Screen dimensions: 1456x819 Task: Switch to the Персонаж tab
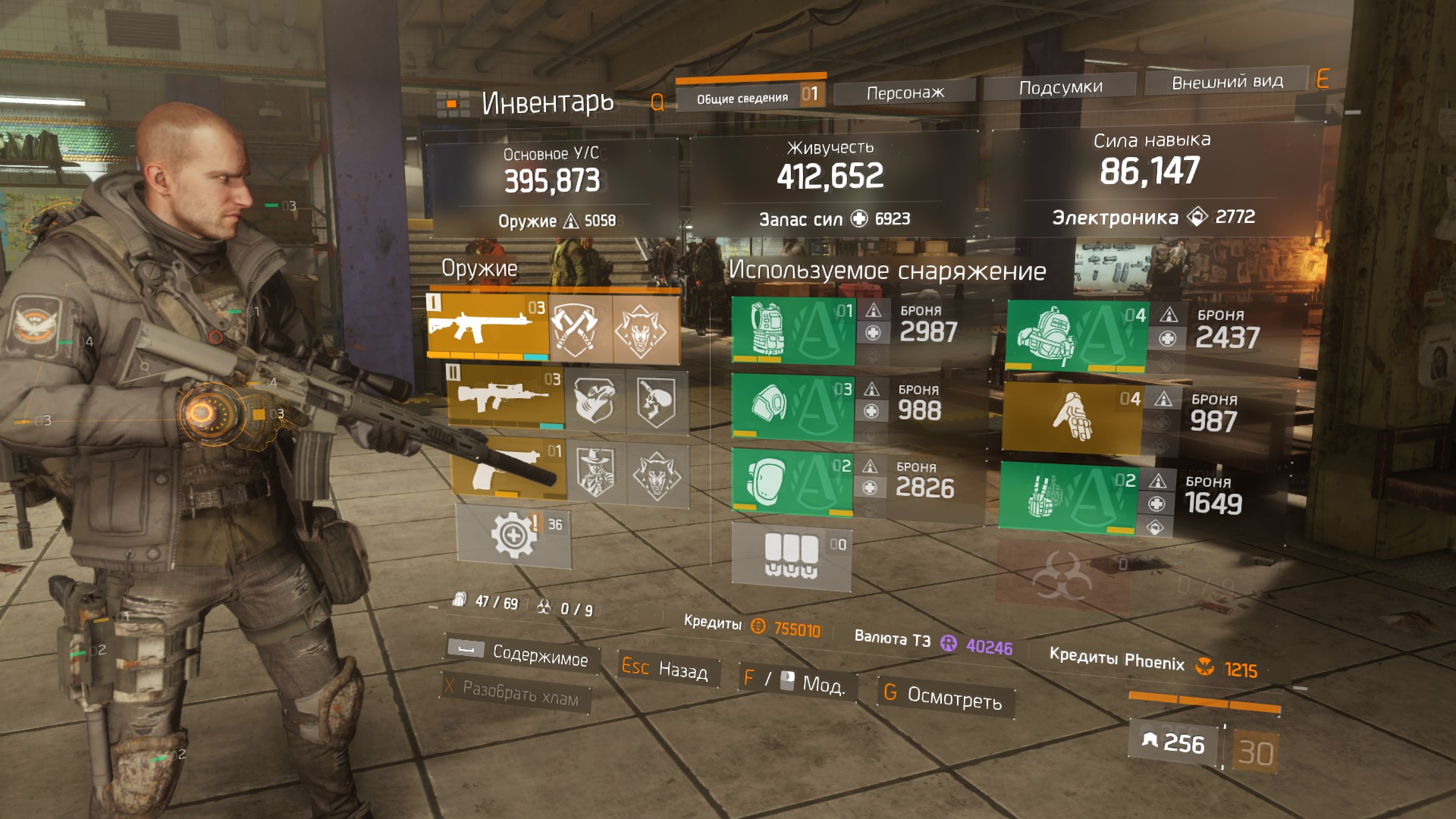coord(905,93)
